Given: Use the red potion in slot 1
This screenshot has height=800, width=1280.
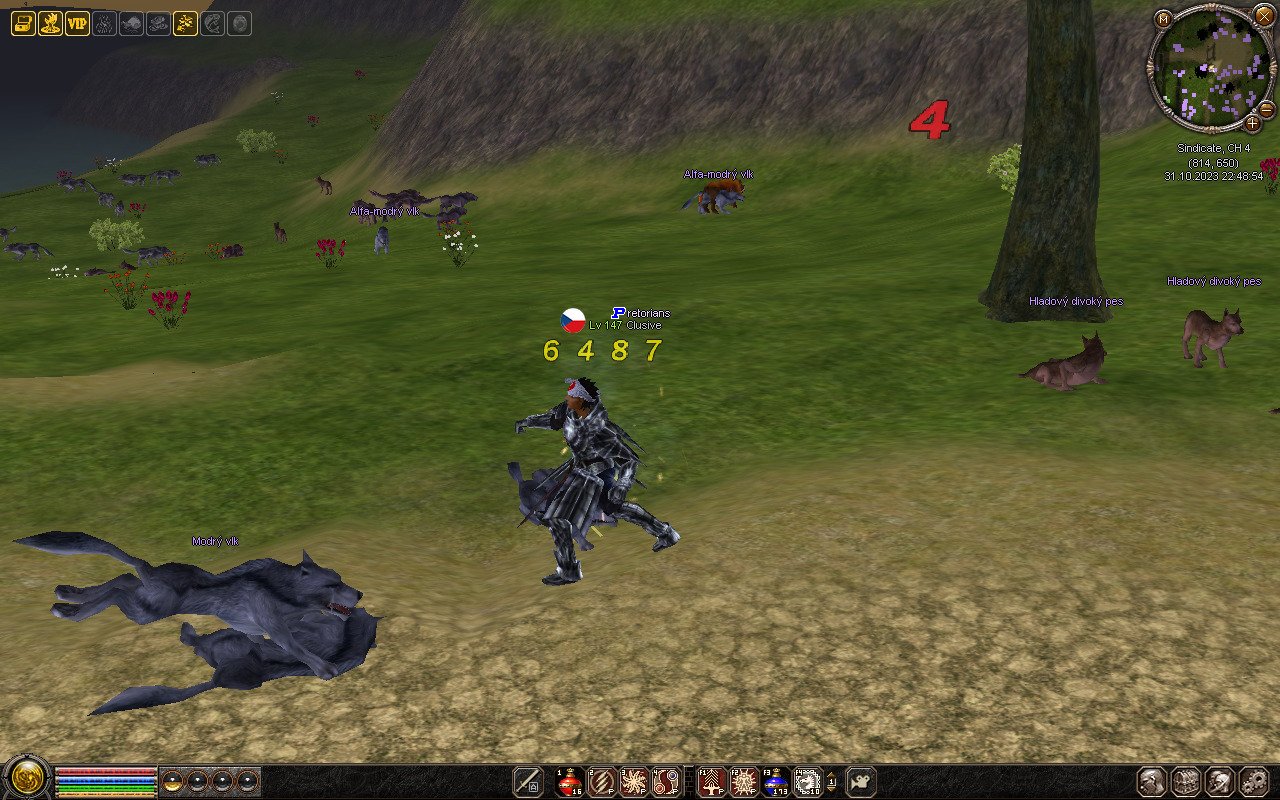Looking at the screenshot, I should pos(570,782).
